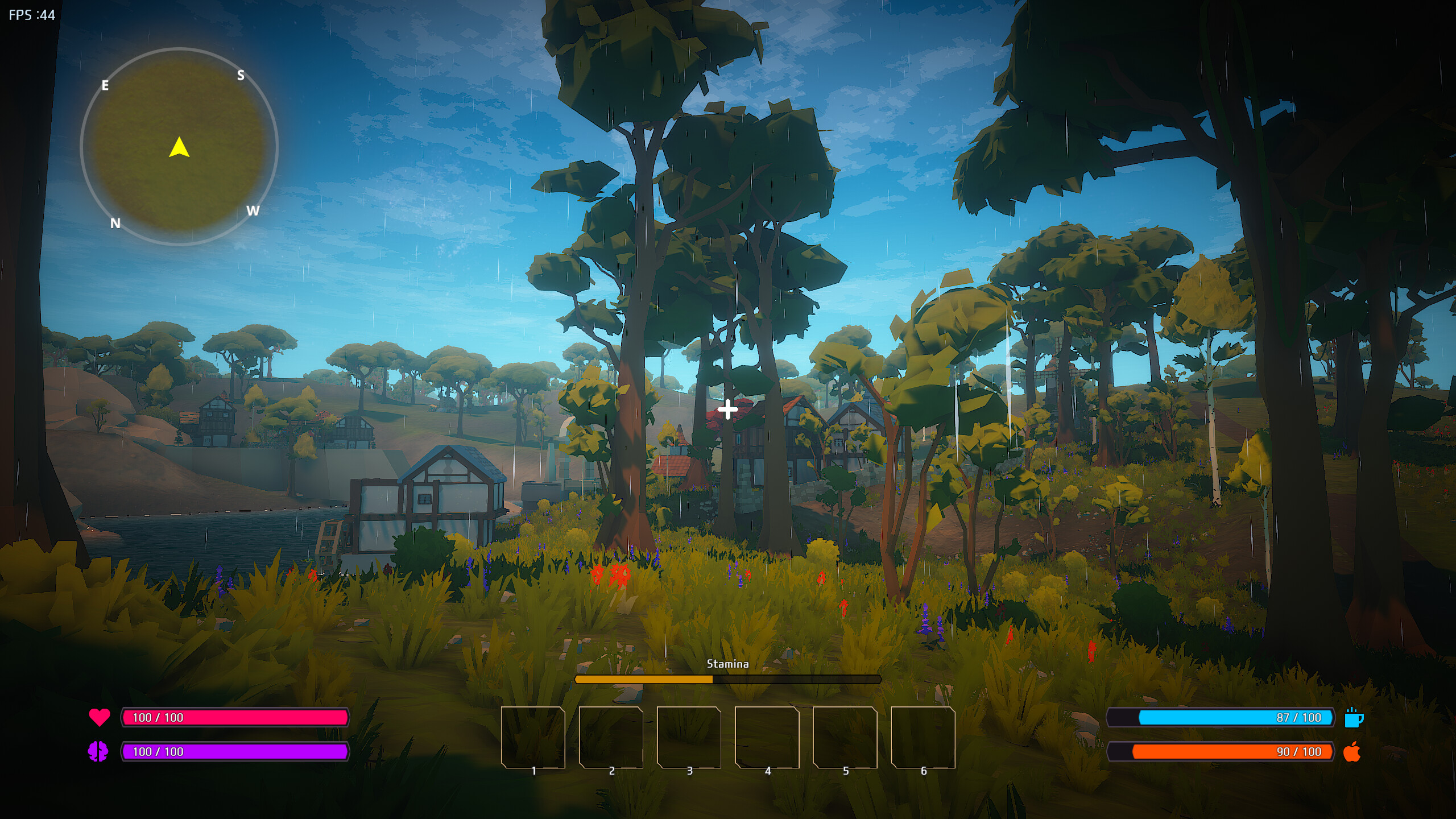Click the E marker on the compass

[105, 85]
